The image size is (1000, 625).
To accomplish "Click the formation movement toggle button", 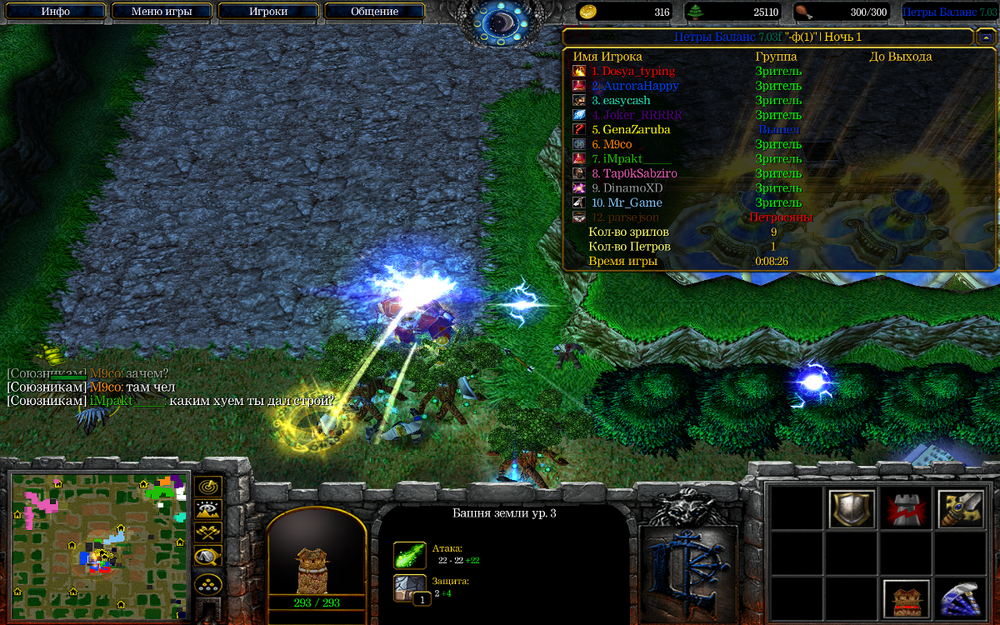I will point(209,583).
